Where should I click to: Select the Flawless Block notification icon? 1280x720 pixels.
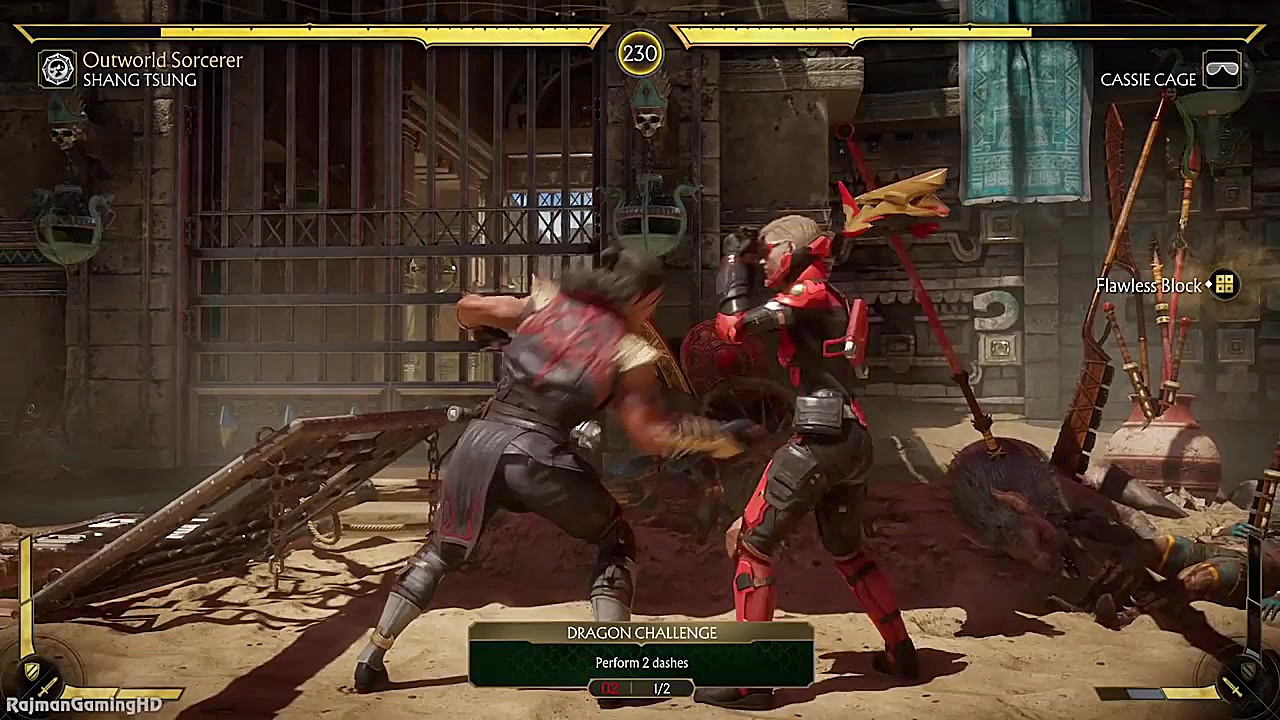pos(1225,285)
